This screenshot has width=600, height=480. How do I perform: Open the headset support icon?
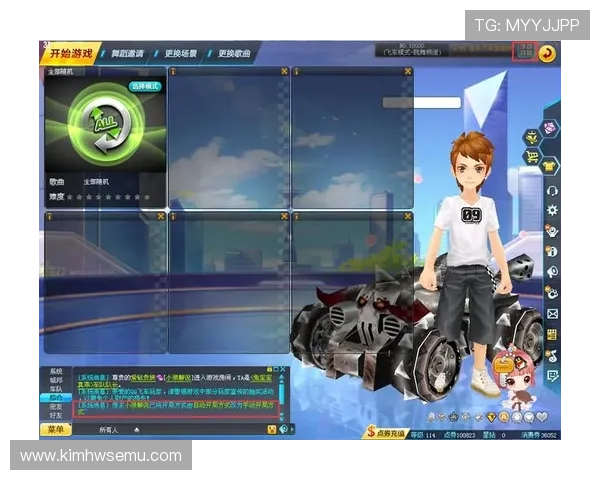point(552,190)
